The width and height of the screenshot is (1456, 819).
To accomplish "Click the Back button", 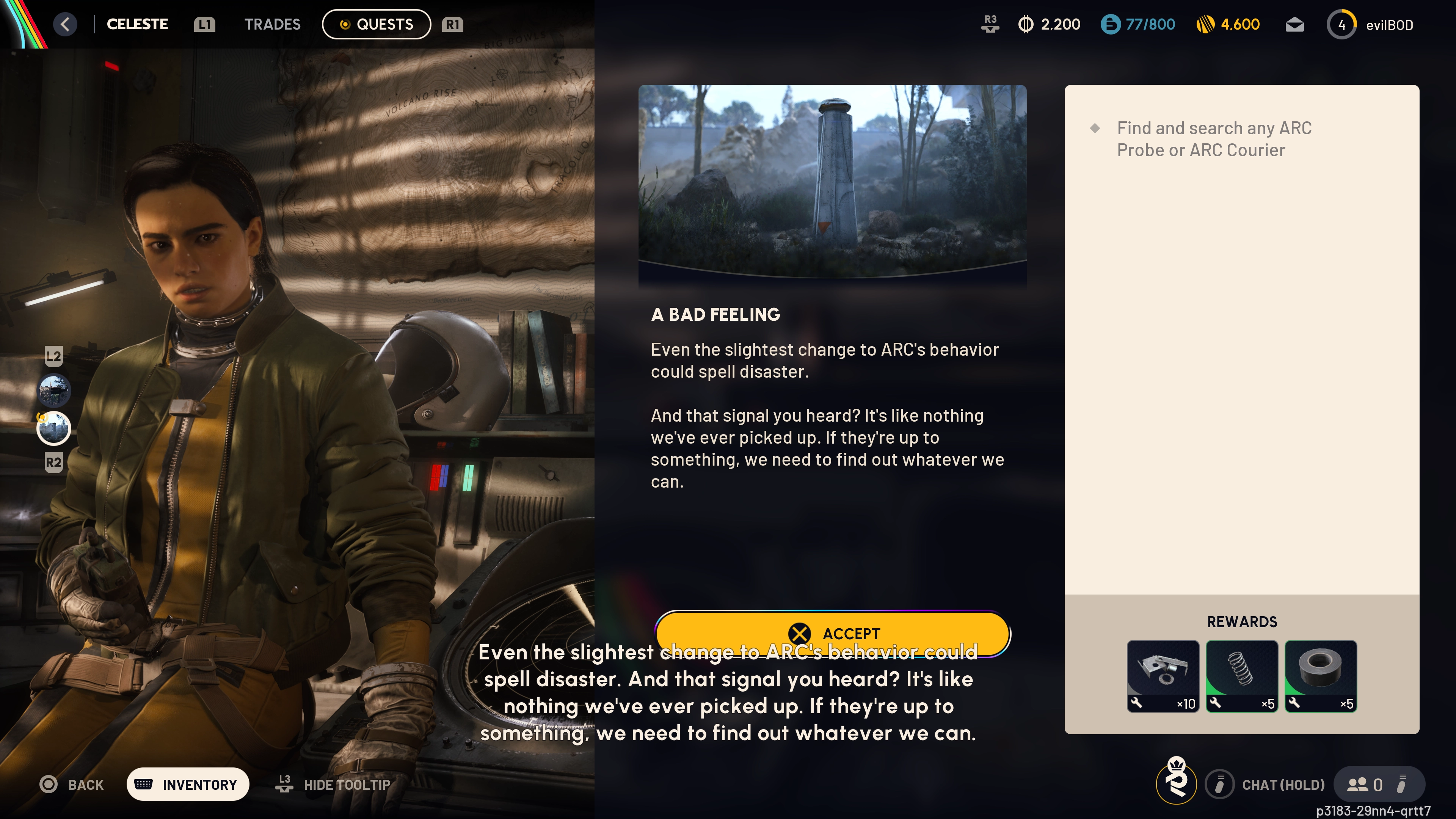I will coord(72,784).
